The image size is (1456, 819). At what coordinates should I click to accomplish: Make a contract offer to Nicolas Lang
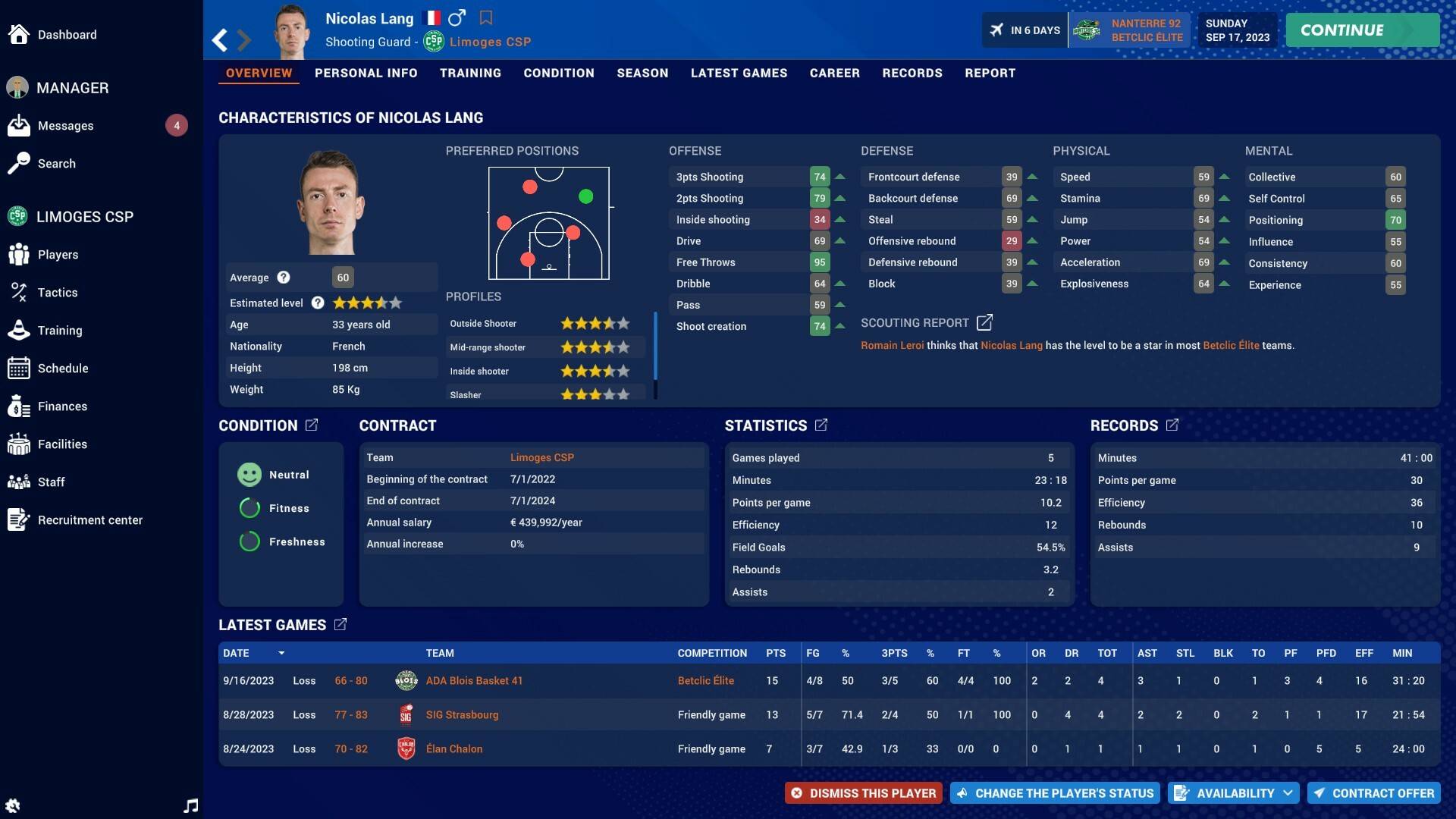click(1373, 792)
